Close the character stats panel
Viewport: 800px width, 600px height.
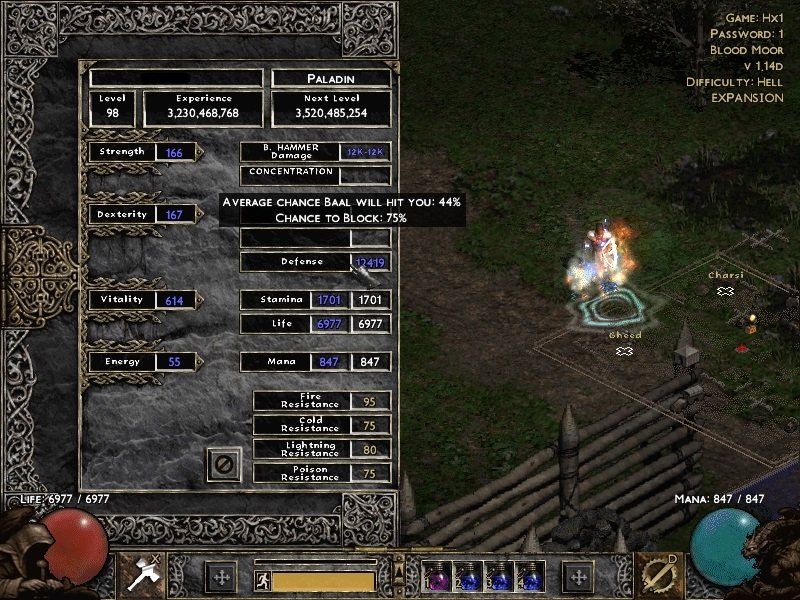click(224, 464)
